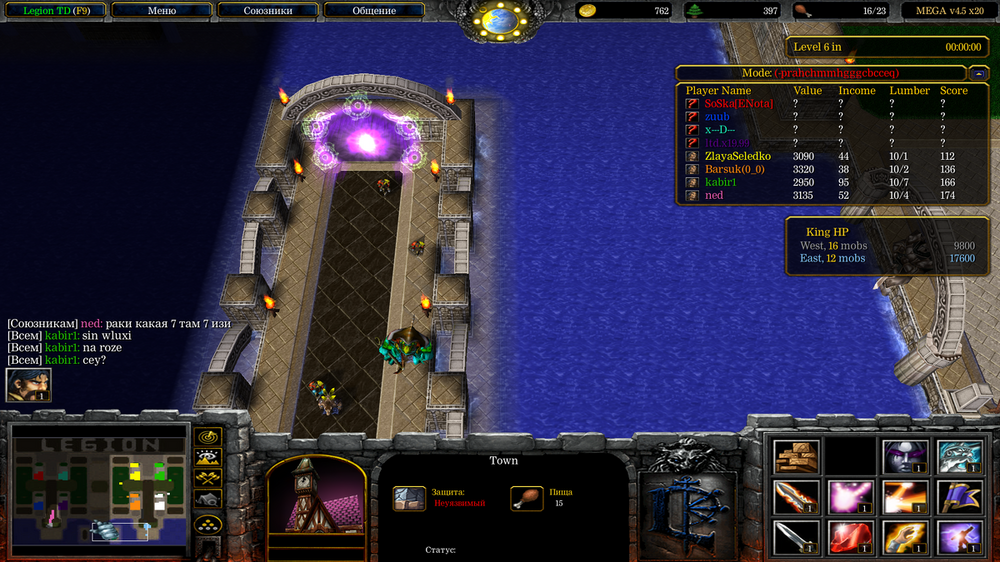Open the Legion TD (F9) quest log

tap(52, 11)
